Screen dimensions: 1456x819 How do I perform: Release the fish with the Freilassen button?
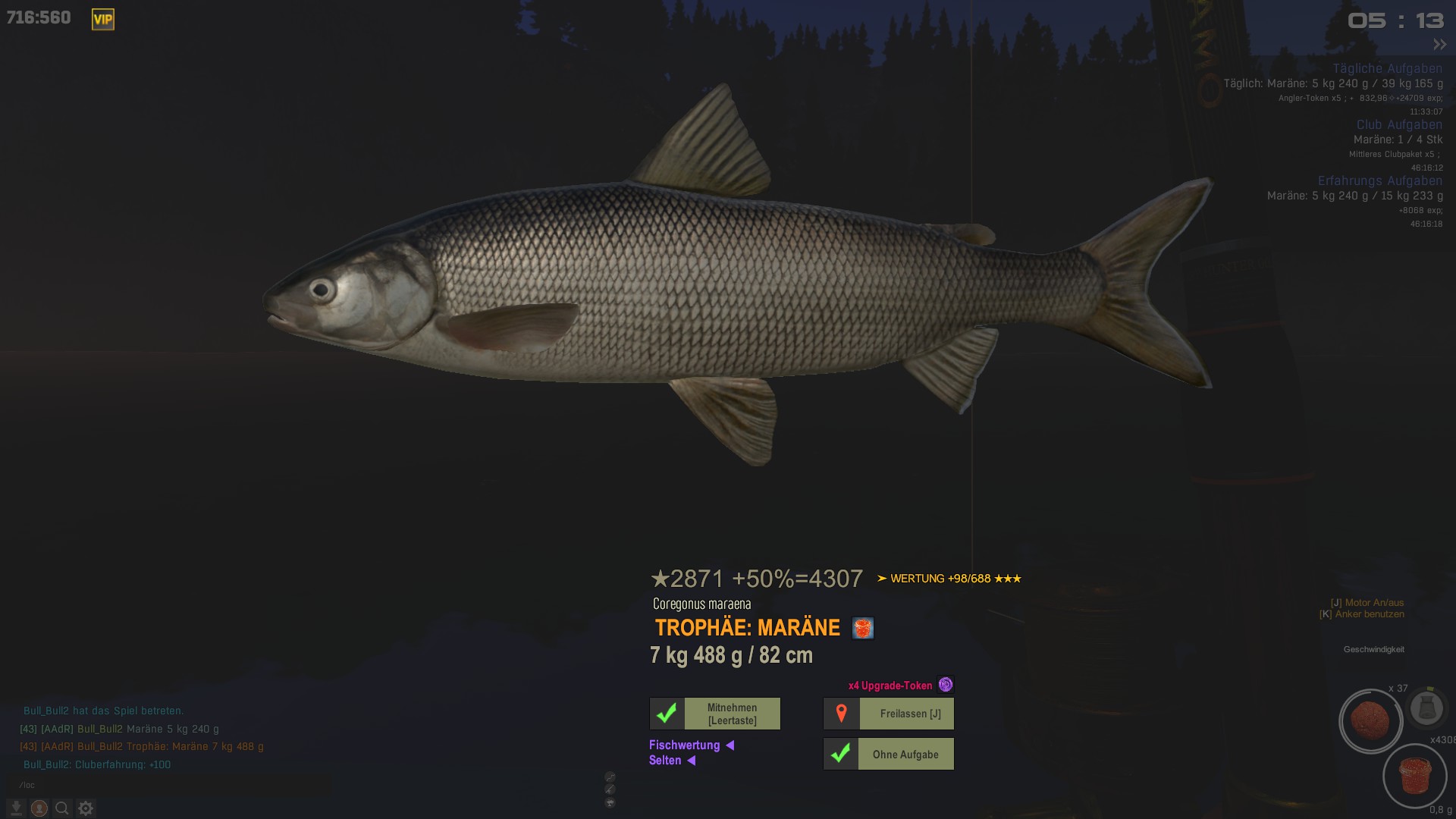pyautogui.click(x=889, y=714)
